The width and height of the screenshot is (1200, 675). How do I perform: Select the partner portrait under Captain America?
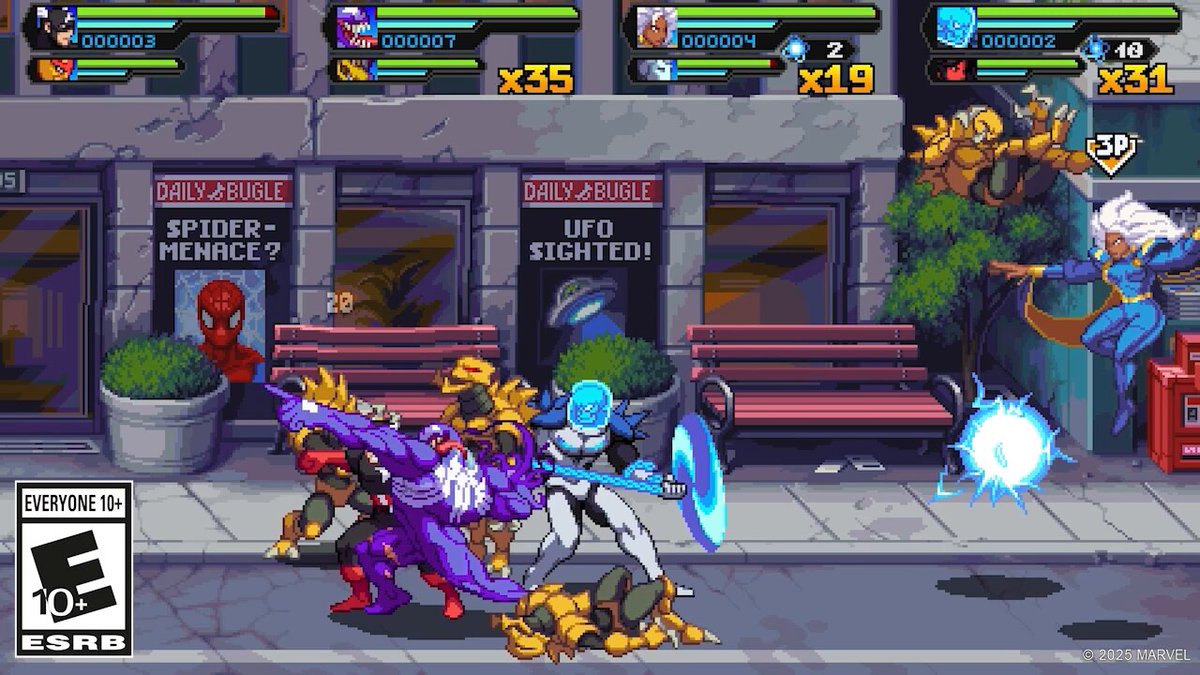tap(49, 69)
